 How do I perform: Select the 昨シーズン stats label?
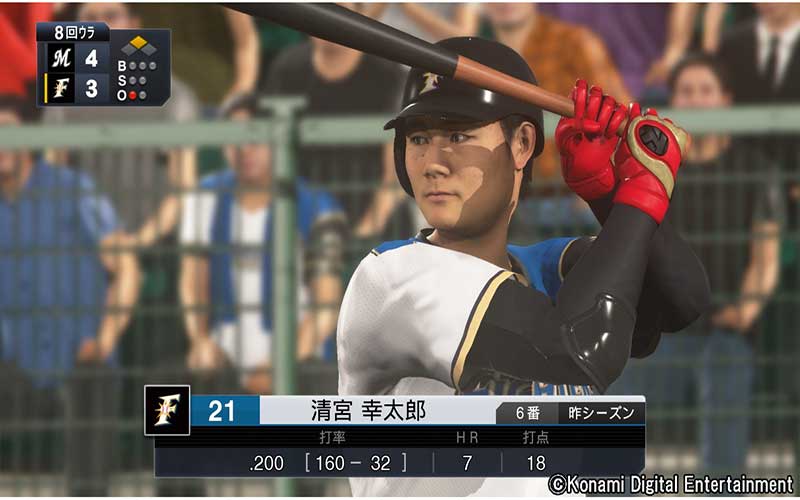click(601, 412)
